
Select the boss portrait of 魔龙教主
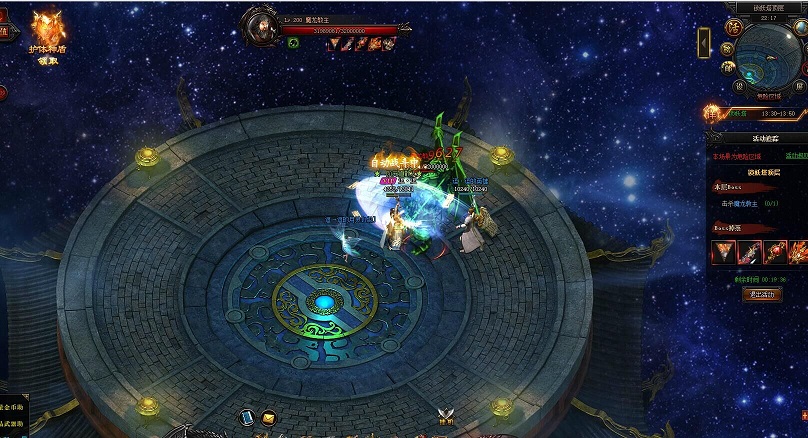point(265,24)
